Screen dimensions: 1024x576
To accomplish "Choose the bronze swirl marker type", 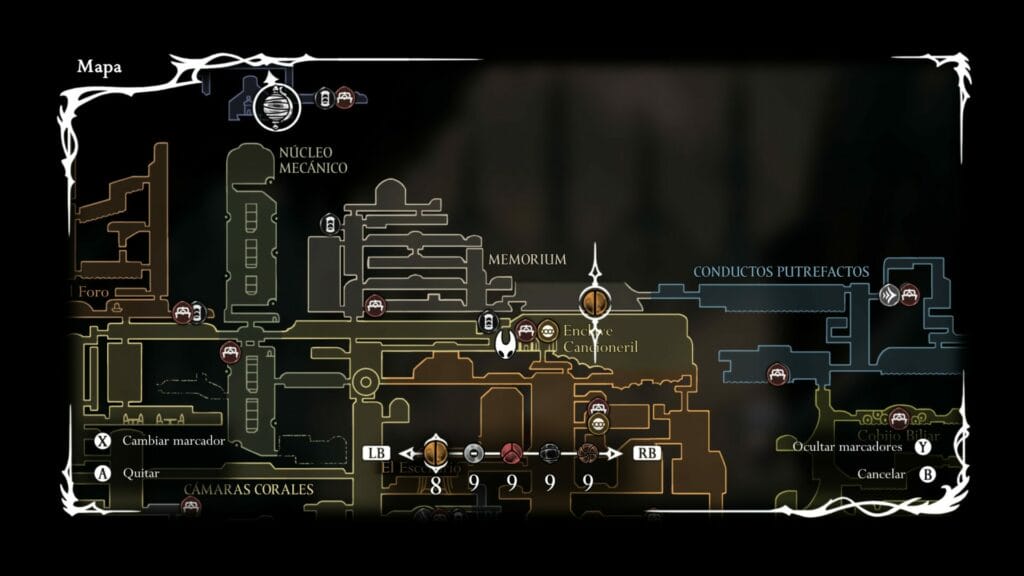I will tap(587, 453).
